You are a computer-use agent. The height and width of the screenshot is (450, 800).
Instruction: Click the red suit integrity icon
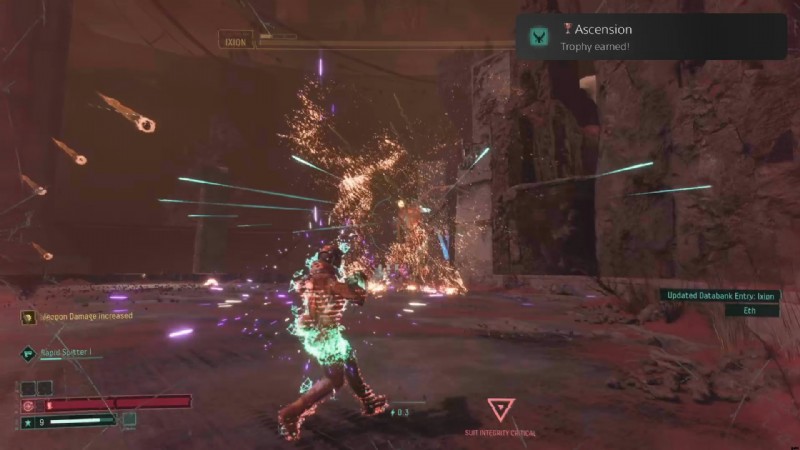pyautogui.click(x=28, y=405)
